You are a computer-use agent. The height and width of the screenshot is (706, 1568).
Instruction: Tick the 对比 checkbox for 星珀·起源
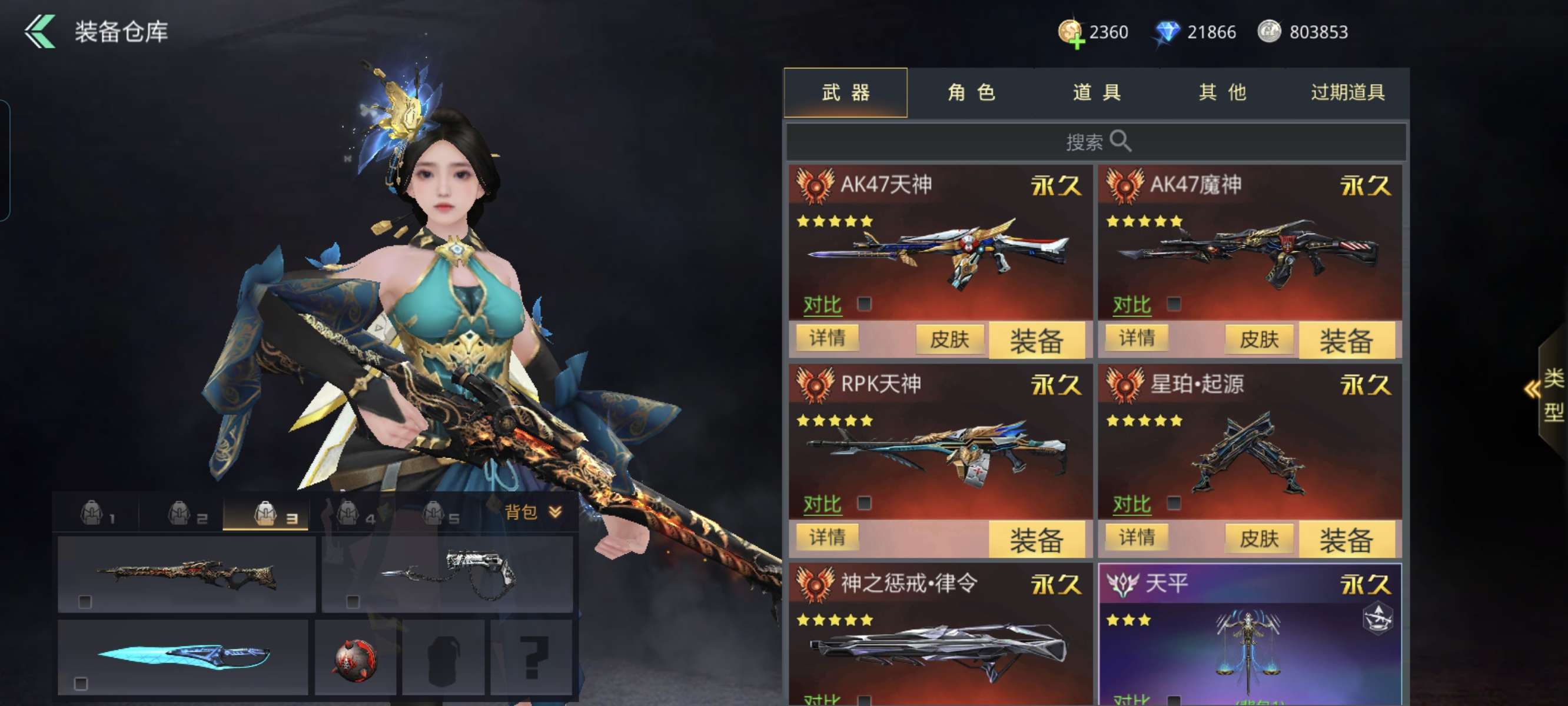point(1174,504)
